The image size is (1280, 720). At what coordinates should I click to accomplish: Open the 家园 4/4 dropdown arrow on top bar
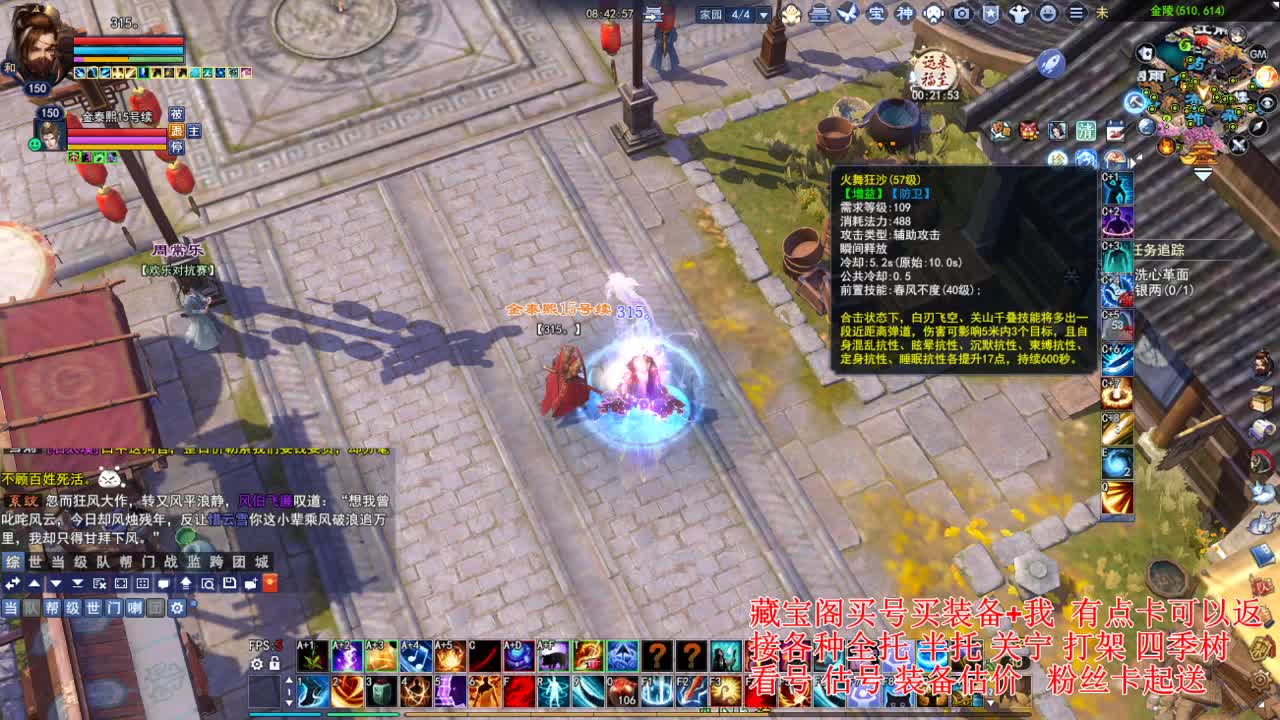(765, 14)
